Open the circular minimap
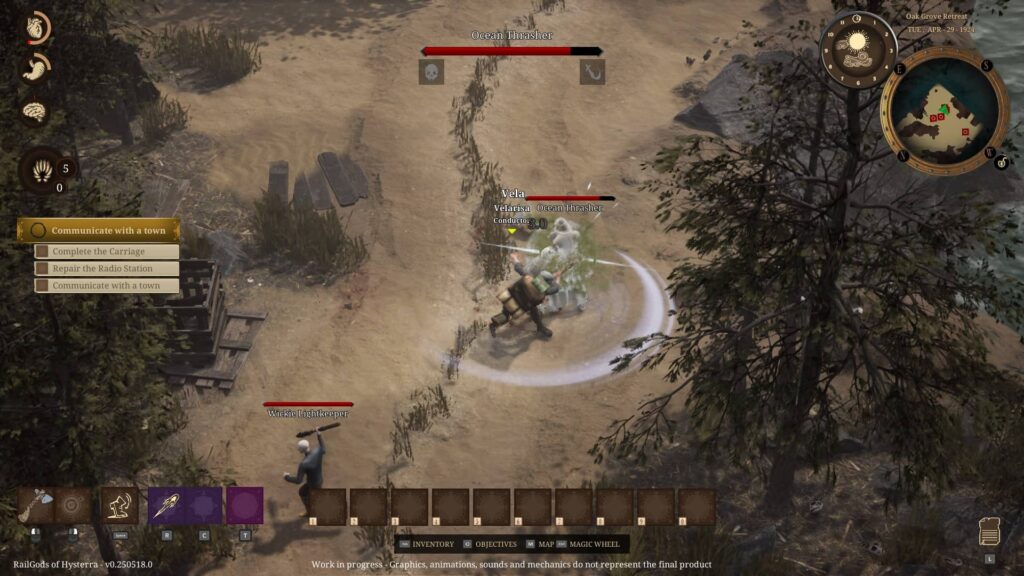Viewport: 1024px width, 576px height. (944, 111)
